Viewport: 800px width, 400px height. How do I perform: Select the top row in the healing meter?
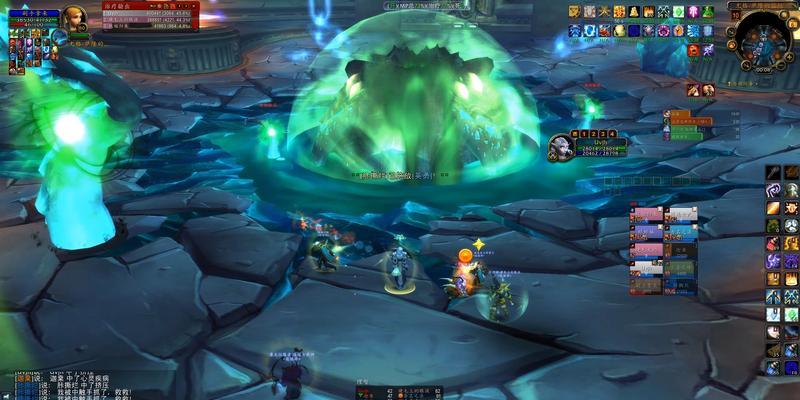pos(150,13)
